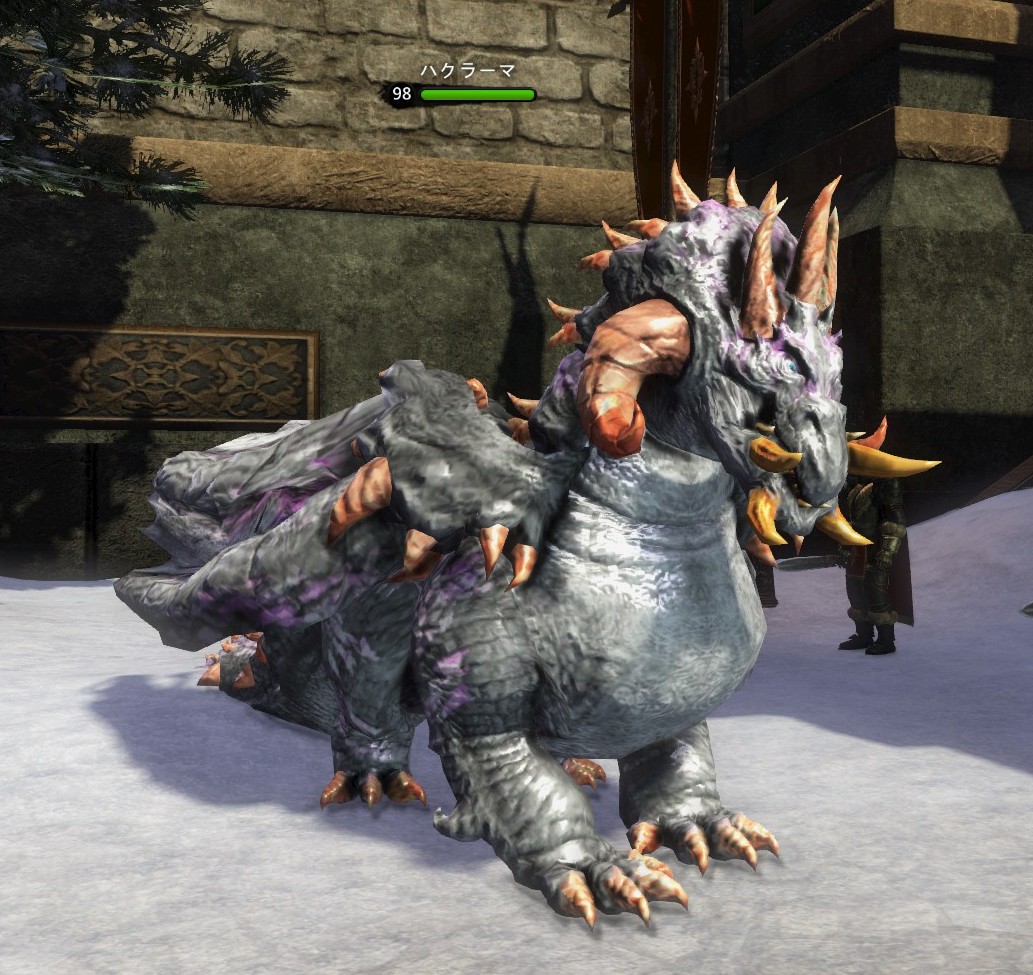Select the ハクラーマ nameplate
The image size is (1033, 975).
tap(466, 72)
